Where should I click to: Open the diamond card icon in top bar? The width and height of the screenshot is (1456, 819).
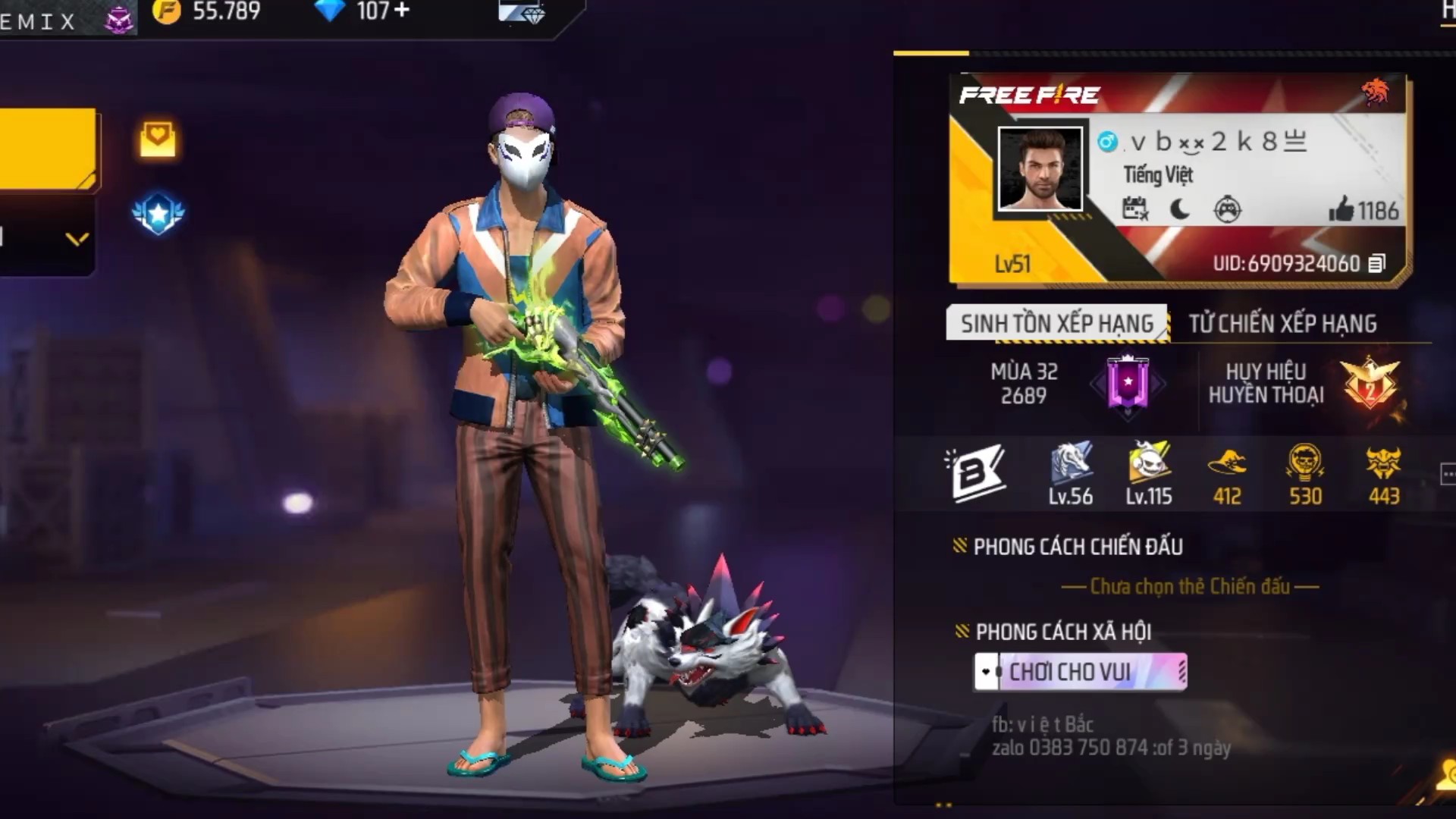tap(522, 12)
